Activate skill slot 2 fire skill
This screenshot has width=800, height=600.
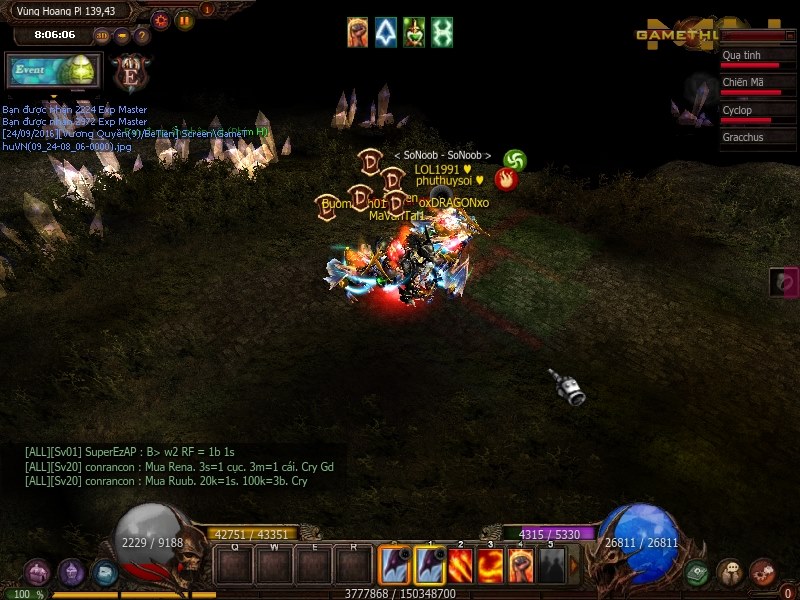pos(459,566)
